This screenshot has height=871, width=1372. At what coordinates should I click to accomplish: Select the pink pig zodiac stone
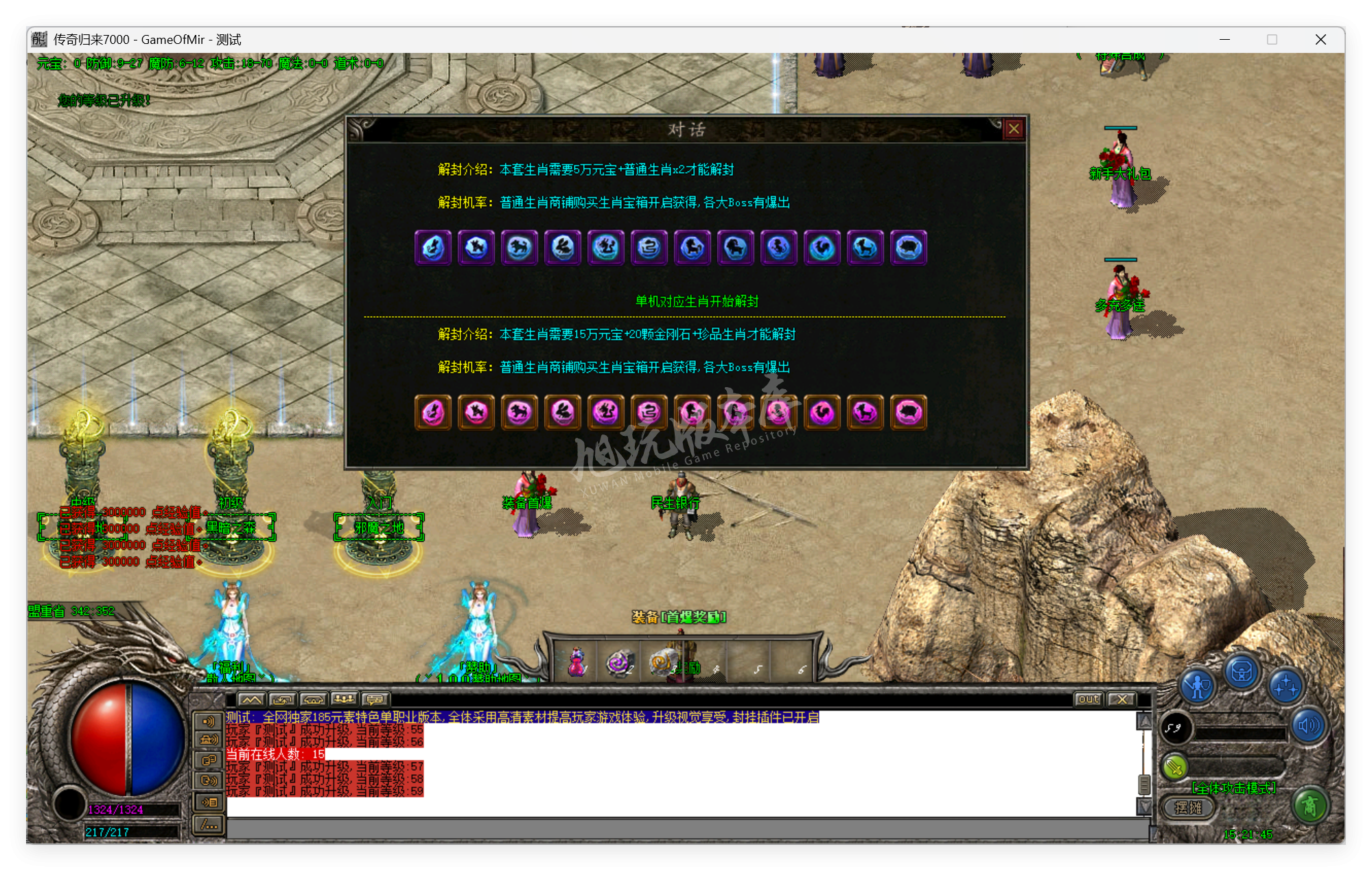[909, 413]
